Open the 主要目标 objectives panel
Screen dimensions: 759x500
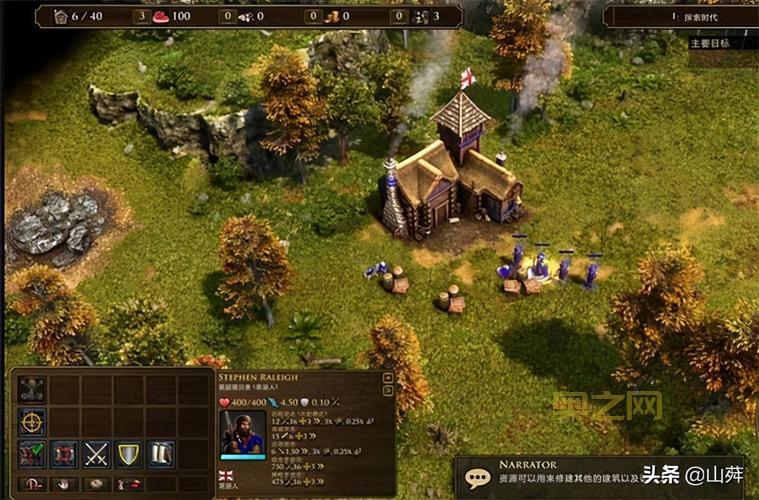coord(710,43)
